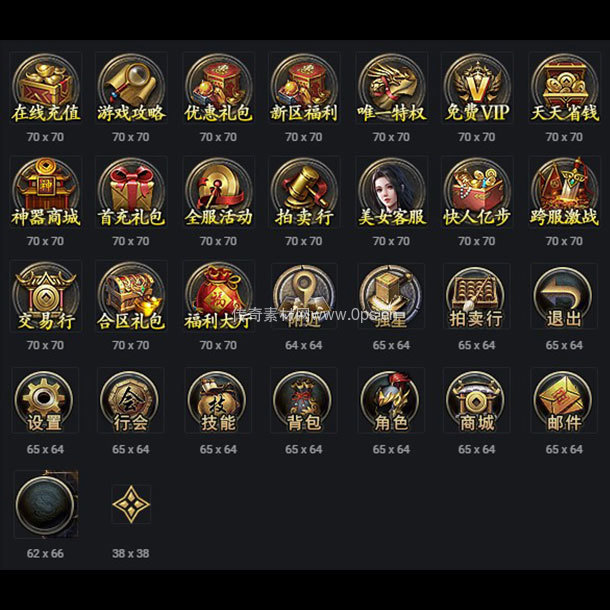Open the 行会 guild panel

131,401
